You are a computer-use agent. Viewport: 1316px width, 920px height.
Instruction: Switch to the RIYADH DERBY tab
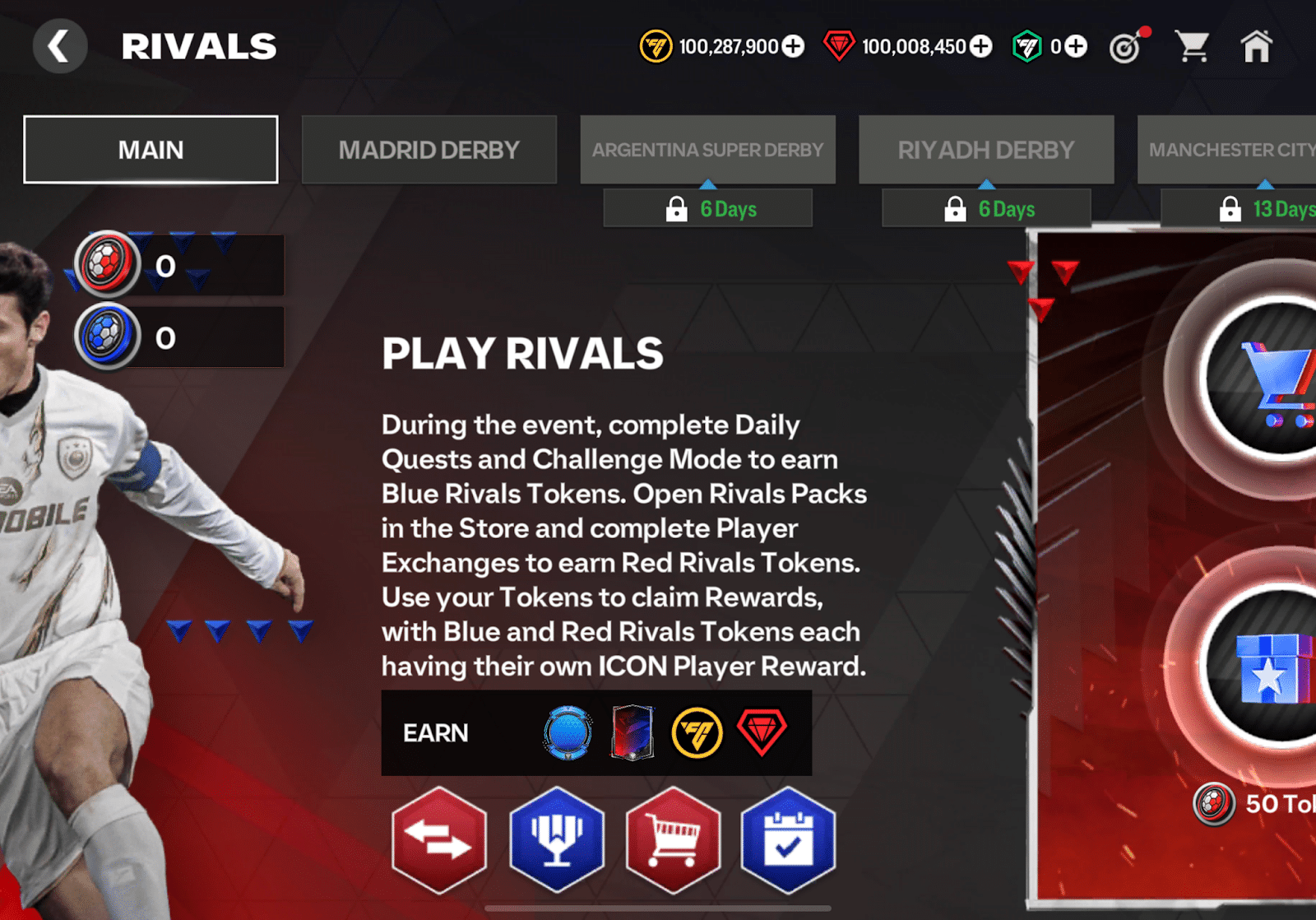coord(985,150)
